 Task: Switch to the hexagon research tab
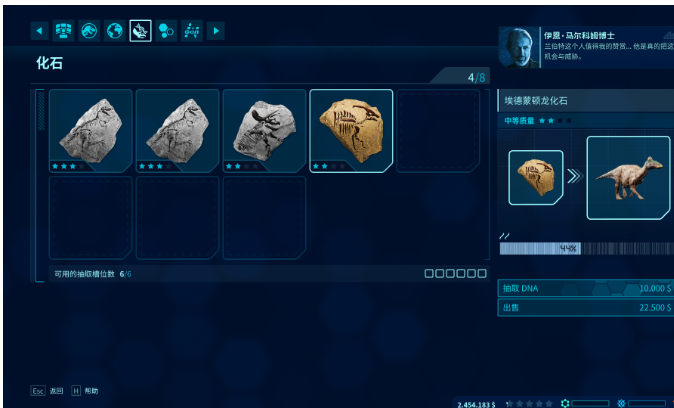(x=166, y=31)
